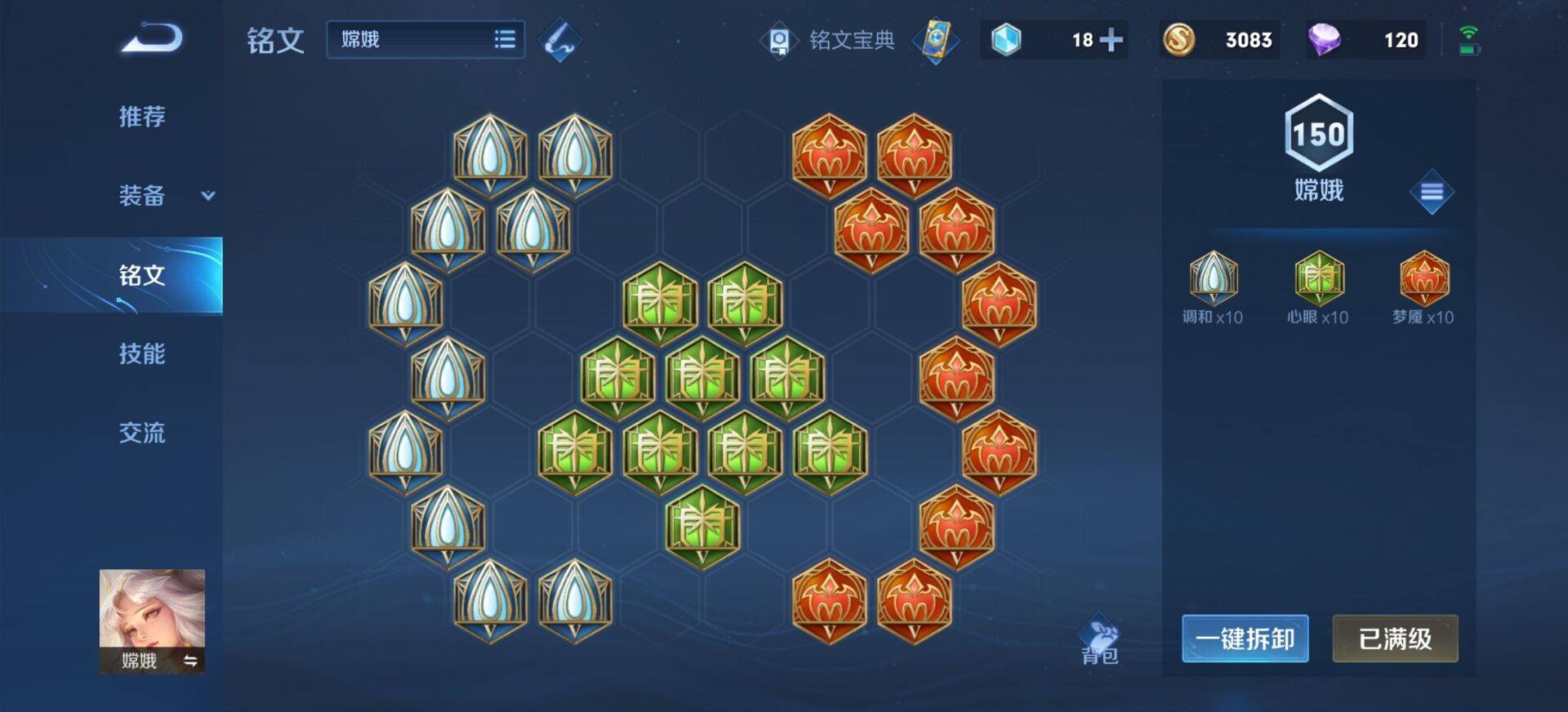Open the blue diamond menu beside 嫦娥 level badge

point(1432,192)
